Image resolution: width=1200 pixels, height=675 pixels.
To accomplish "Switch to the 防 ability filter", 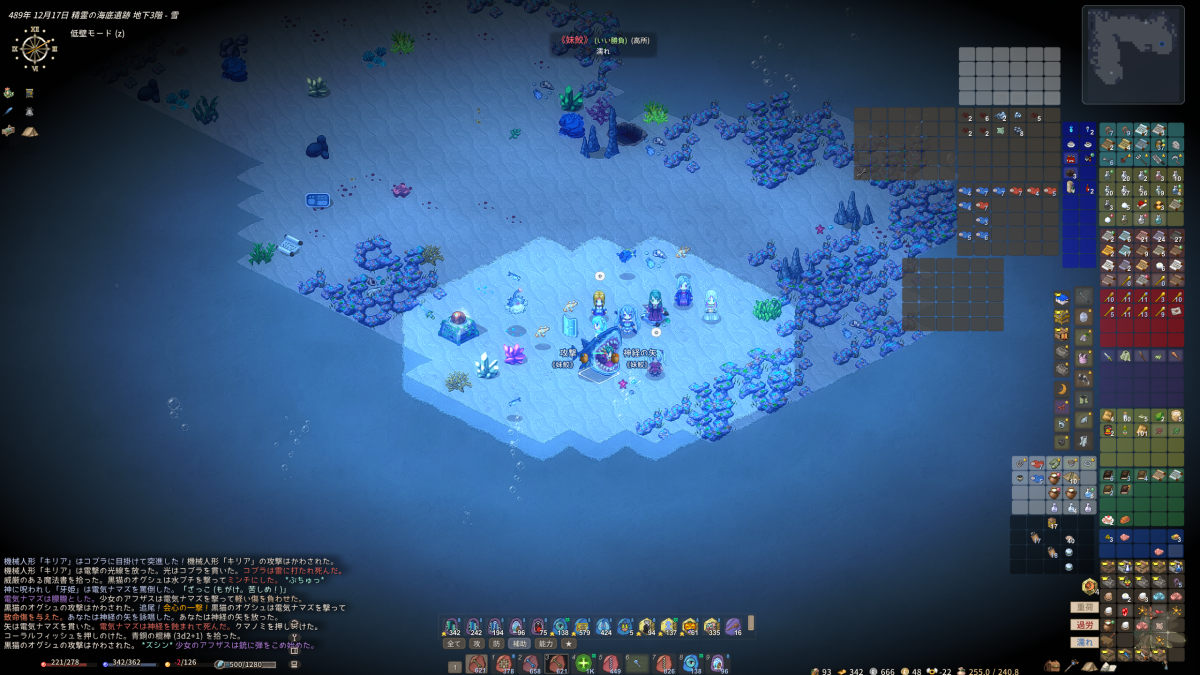I will (x=496, y=644).
